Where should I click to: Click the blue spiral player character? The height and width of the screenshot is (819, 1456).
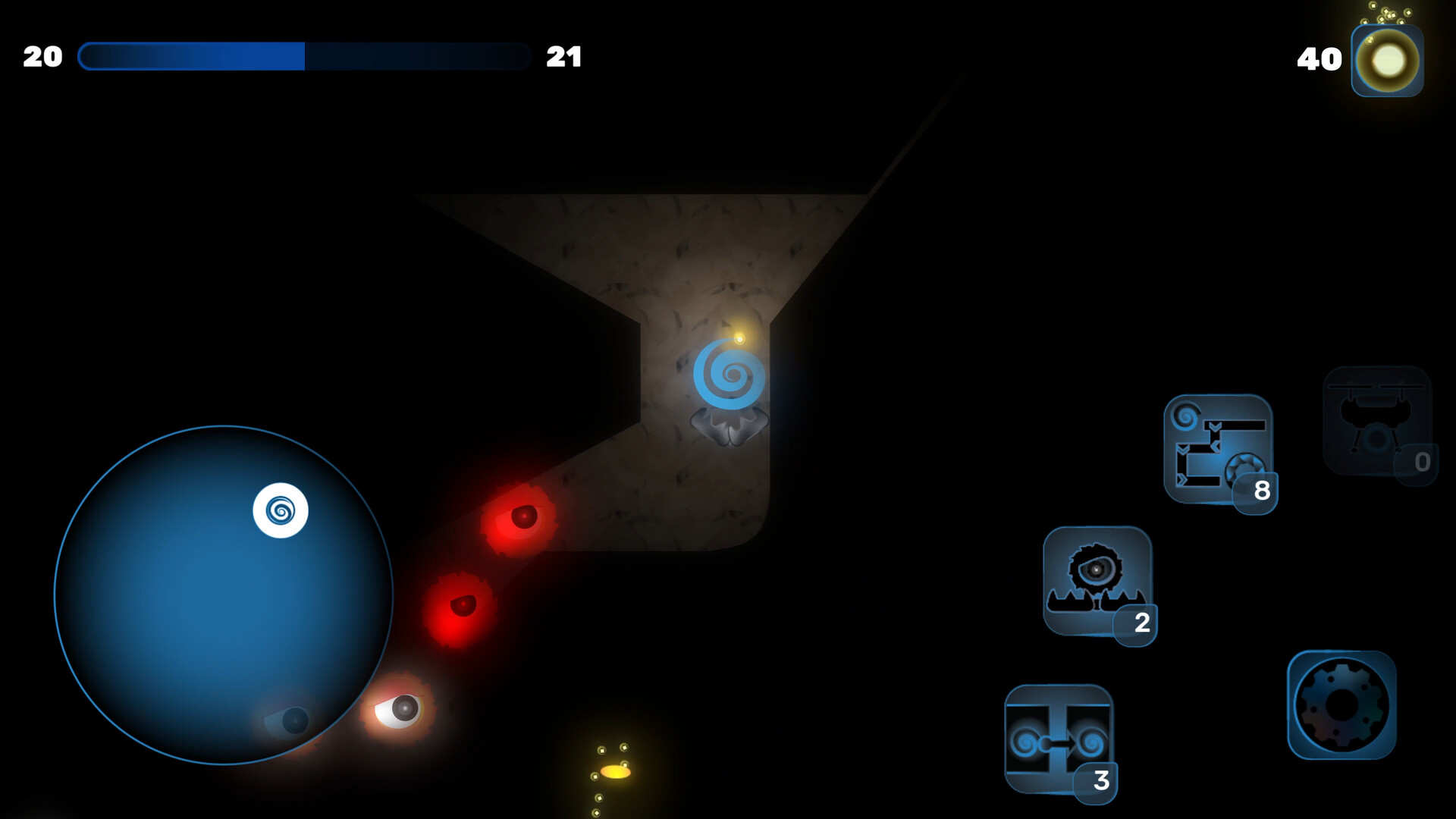tap(728, 372)
